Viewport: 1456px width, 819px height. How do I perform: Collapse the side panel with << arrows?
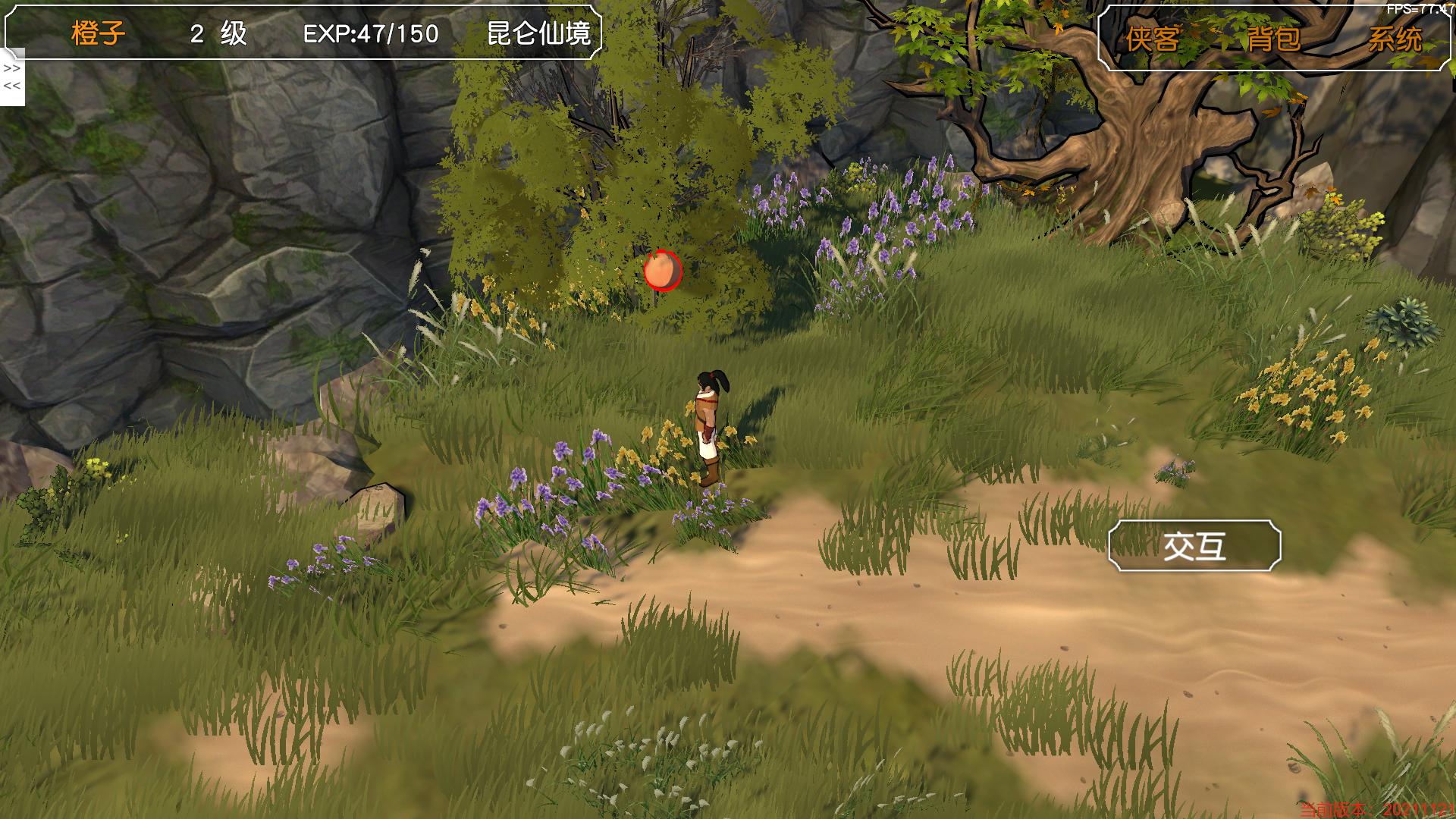[x=11, y=86]
